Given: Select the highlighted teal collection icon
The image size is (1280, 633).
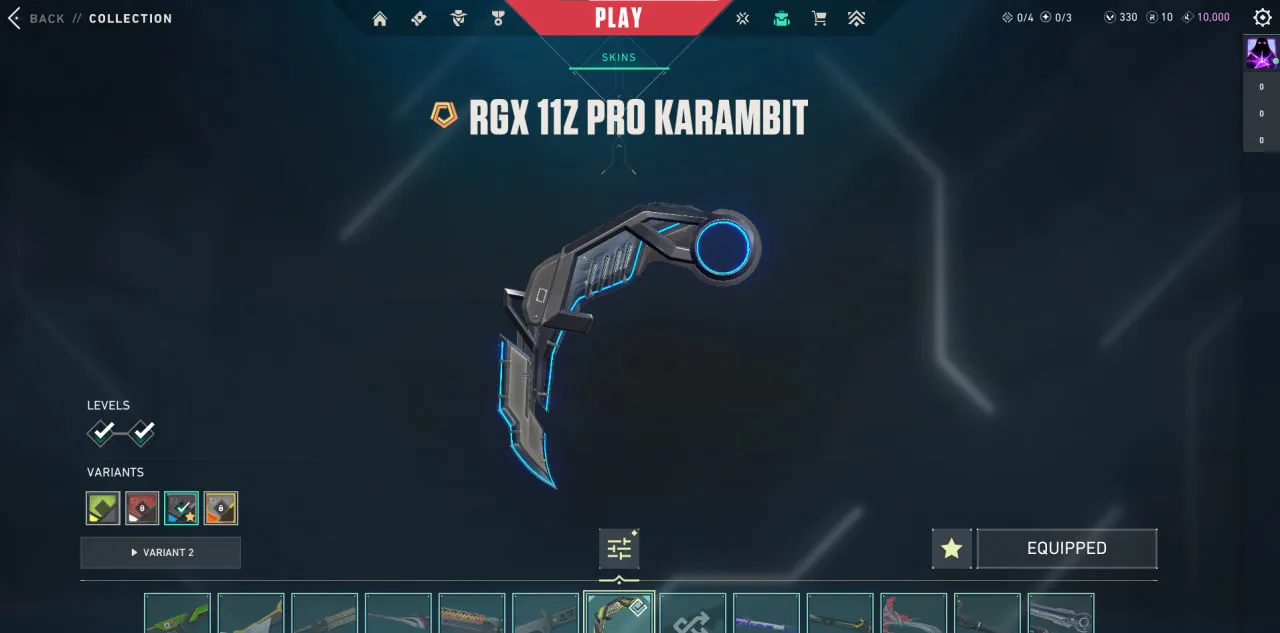Looking at the screenshot, I should [x=782, y=18].
